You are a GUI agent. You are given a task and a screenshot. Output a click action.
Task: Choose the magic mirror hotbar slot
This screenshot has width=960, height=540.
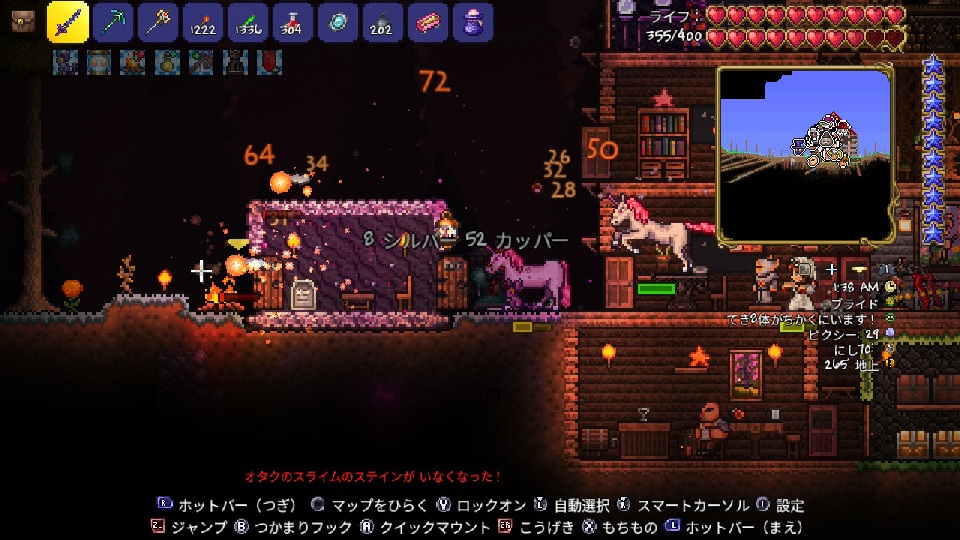(338, 21)
